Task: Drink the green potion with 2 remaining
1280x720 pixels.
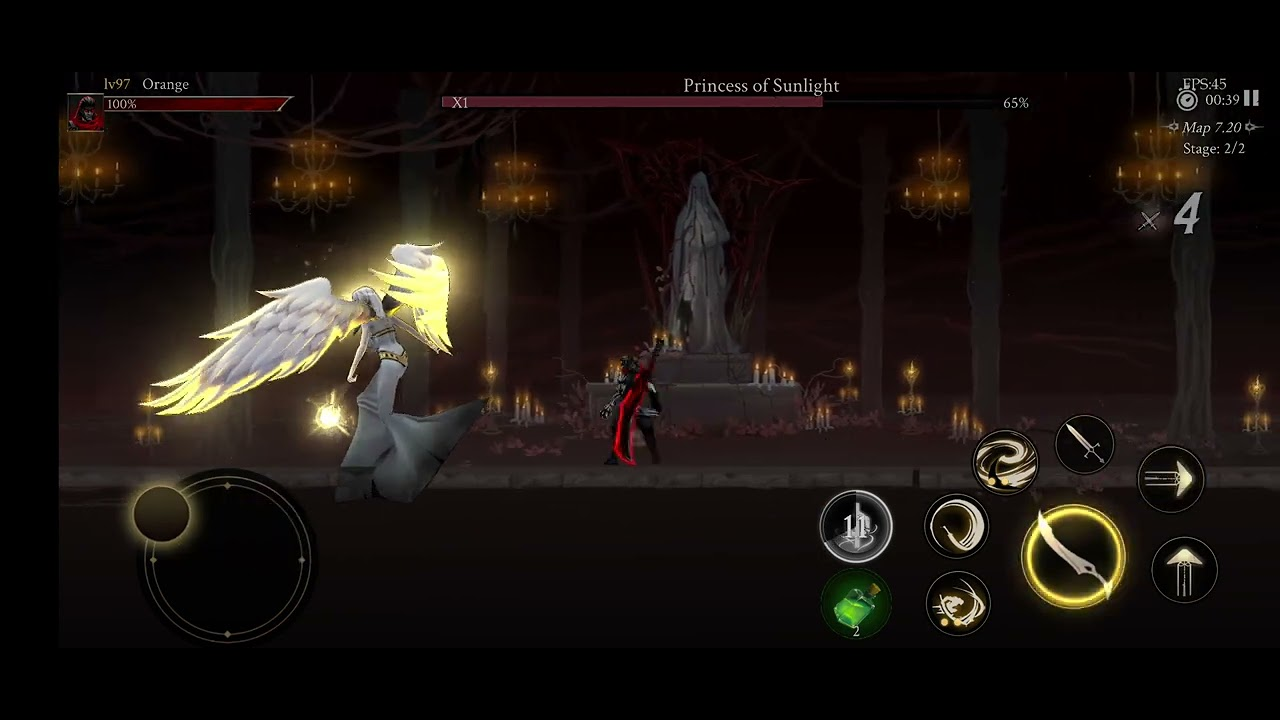Action: click(856, 605)
